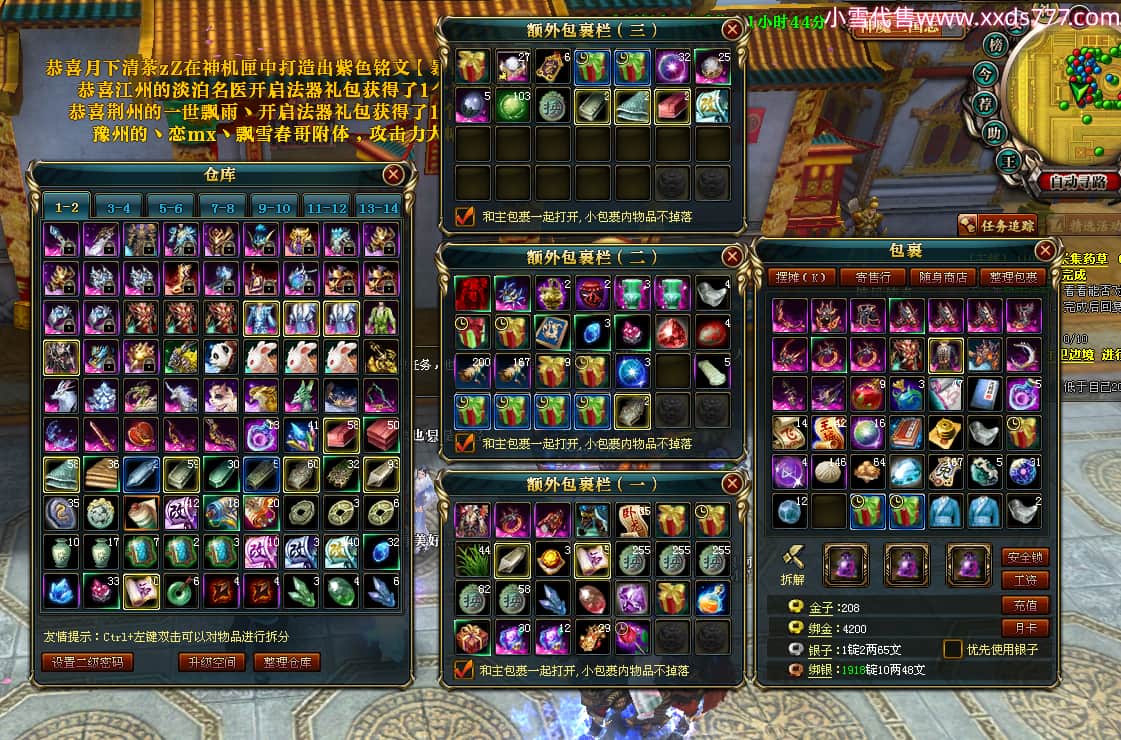This screenshot has width=1121, height=740.
Task: Open the 任务追踪 quest tracker
Action: (998, 226)
